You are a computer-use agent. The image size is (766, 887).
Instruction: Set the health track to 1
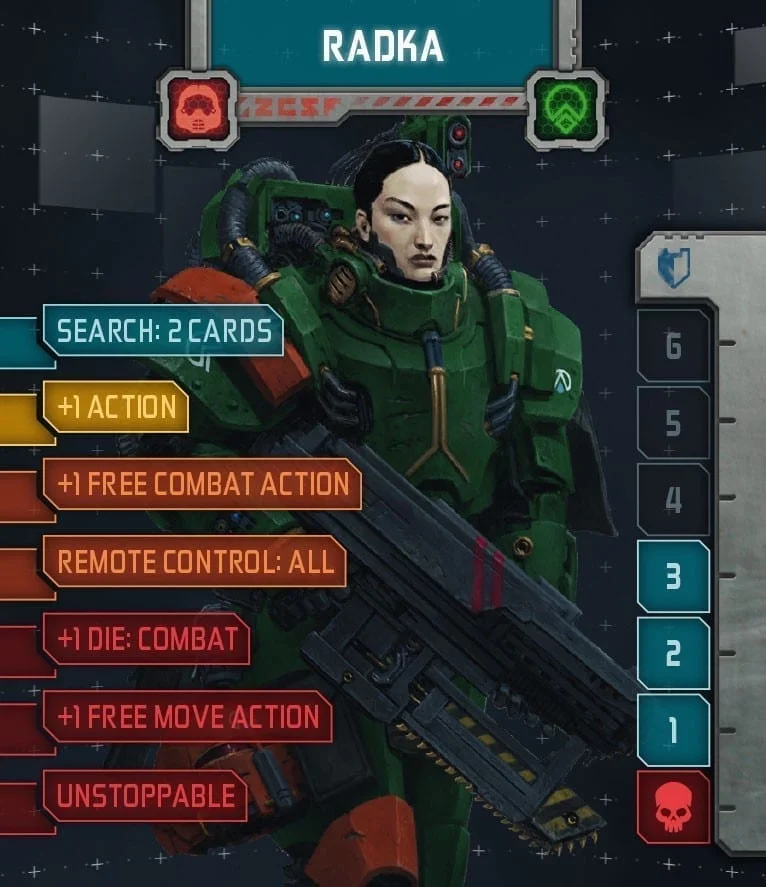tap(673, 731)
